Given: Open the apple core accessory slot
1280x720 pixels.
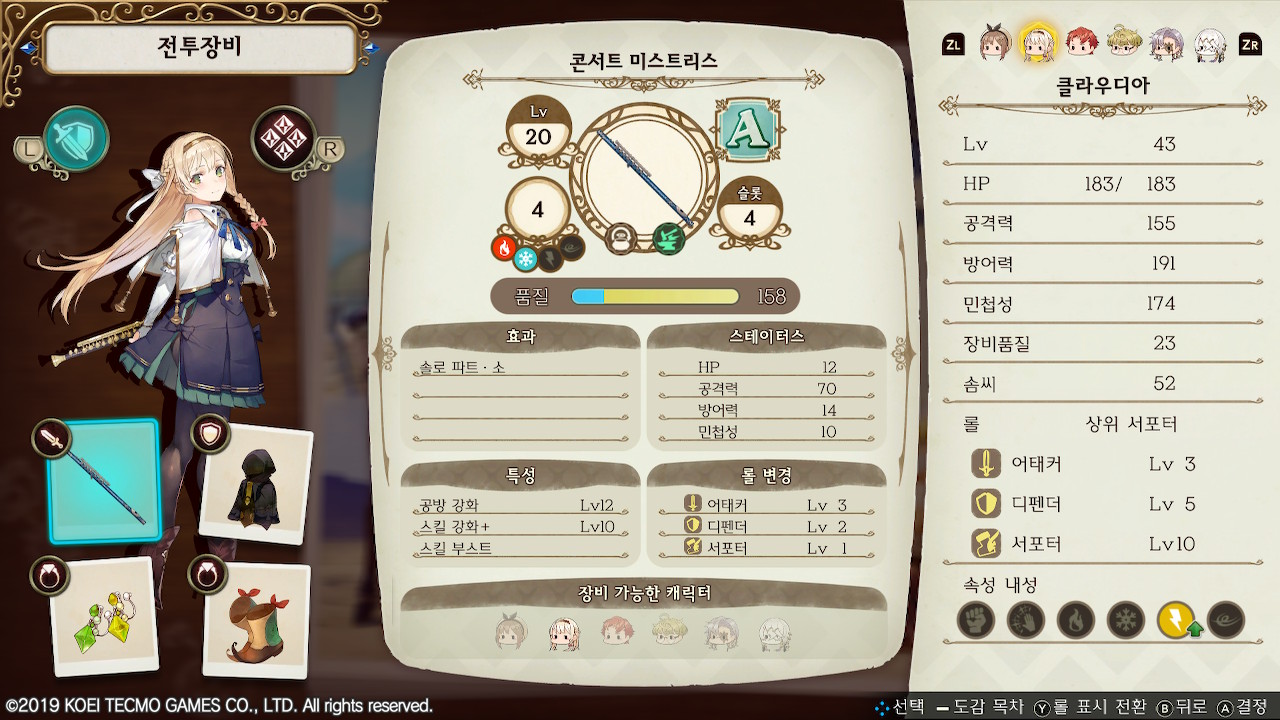Looking at the screenshot, I should [x=256, y=620].
